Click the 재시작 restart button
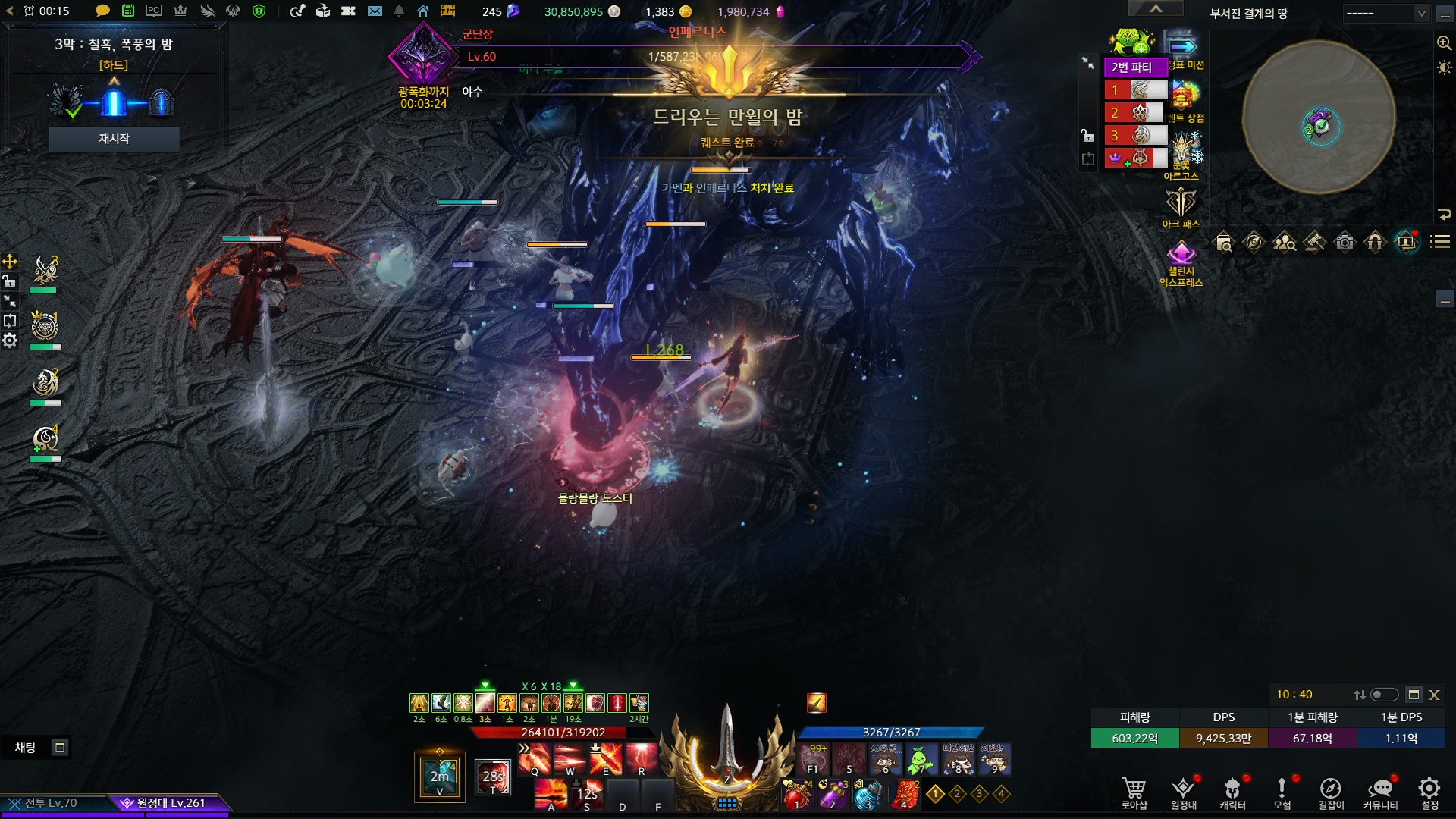This screenshot has width=1456, height=819. (x=114, y=139)
